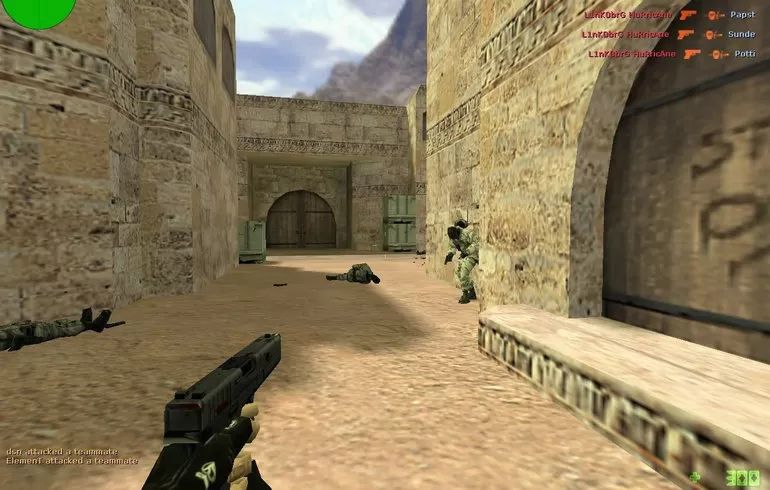Click the "Element attacked a teammate" message
Screen dimensions: 770x490
coord(72,461)
